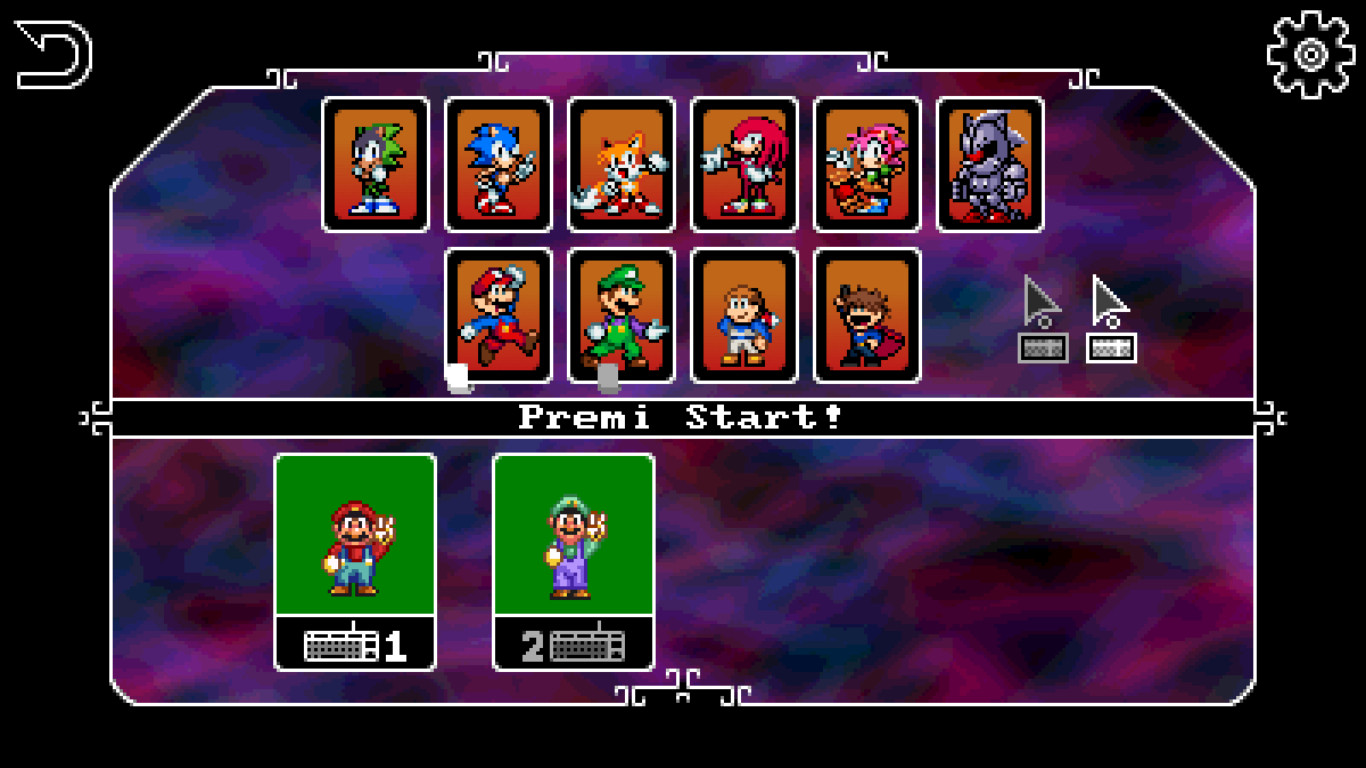The height and width of the screenshot is (768, 1366).
Task: Click the highlighted right keyboard cursor icon
Action: pos(1110,320)
